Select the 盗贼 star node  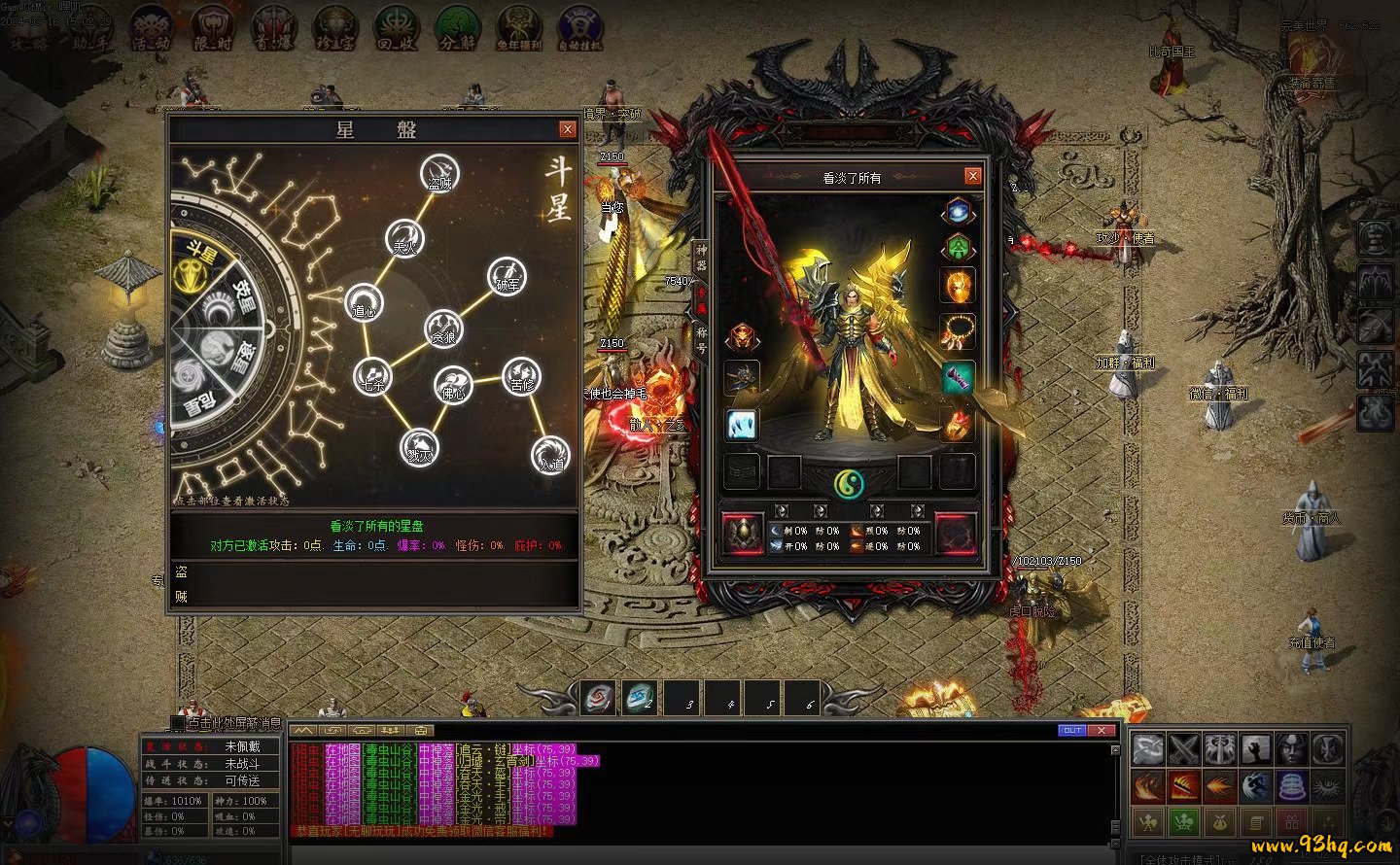tap(439, 174)
